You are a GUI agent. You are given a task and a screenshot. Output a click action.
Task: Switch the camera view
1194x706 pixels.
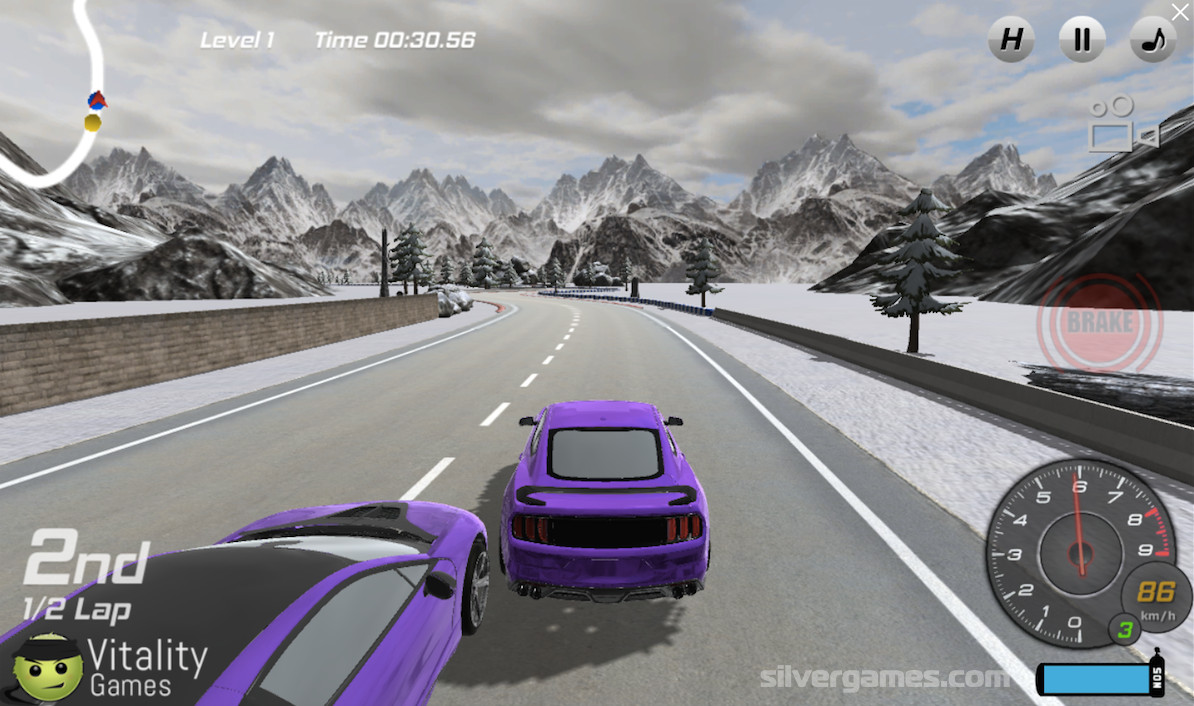(x=1122, y=125)
